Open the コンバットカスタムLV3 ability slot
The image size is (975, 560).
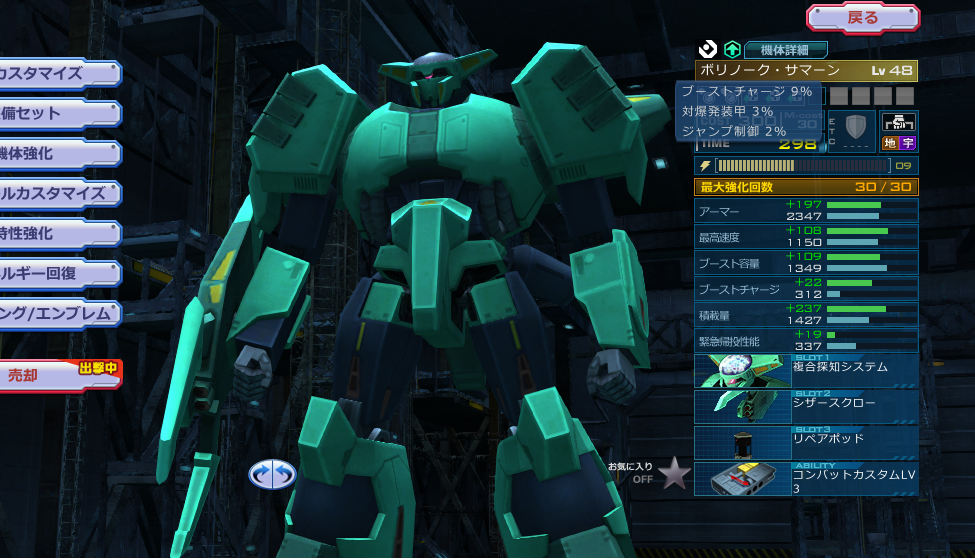[806, 478]
